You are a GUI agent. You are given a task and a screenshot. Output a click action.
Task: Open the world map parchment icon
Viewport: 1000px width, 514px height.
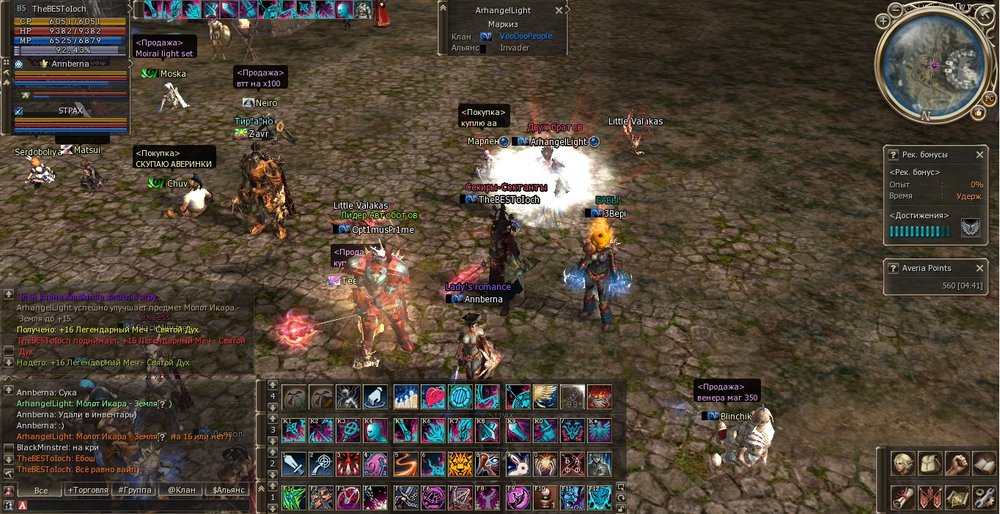coord(958,497)
